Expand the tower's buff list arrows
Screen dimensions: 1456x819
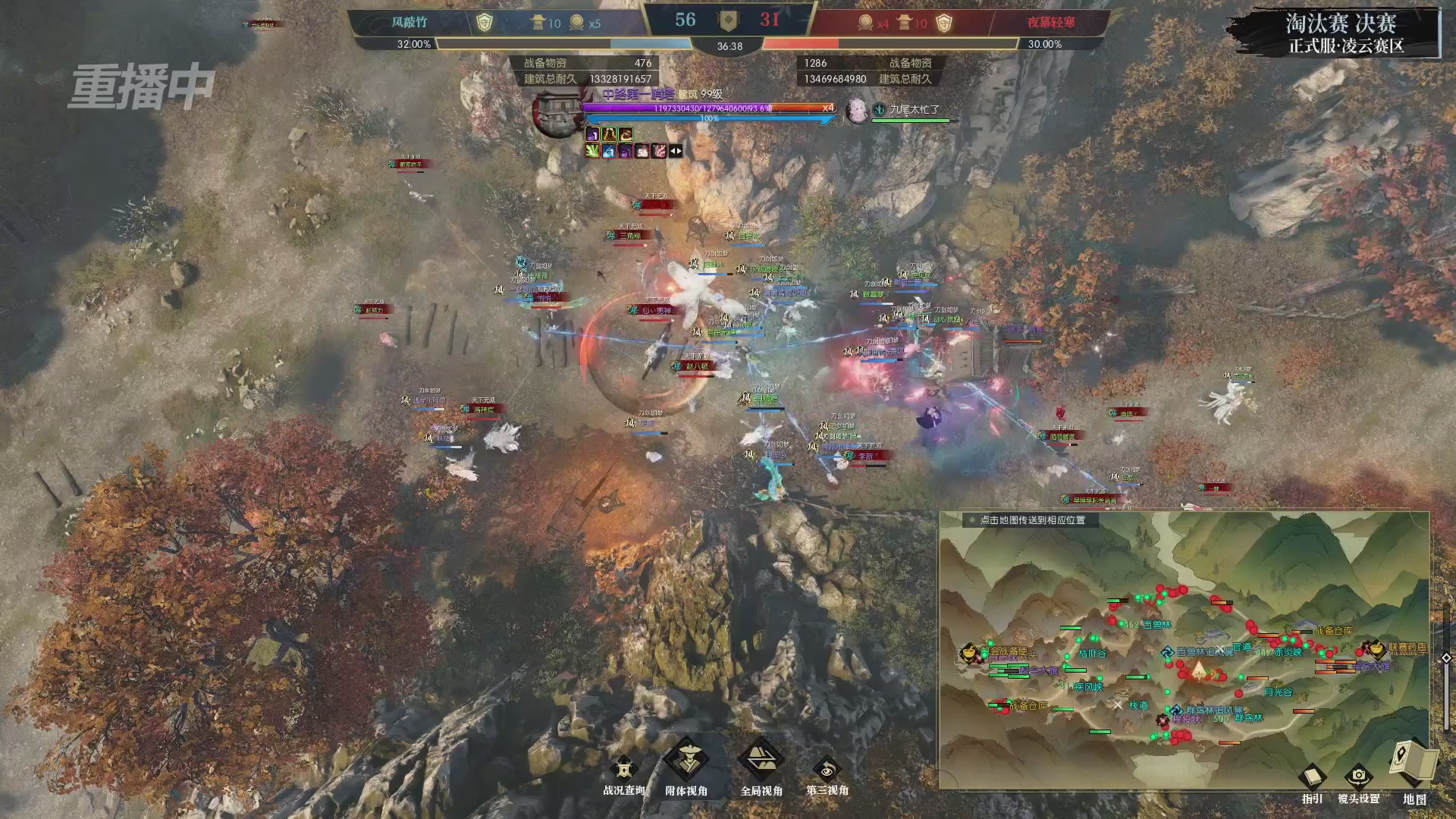point(675,152)
